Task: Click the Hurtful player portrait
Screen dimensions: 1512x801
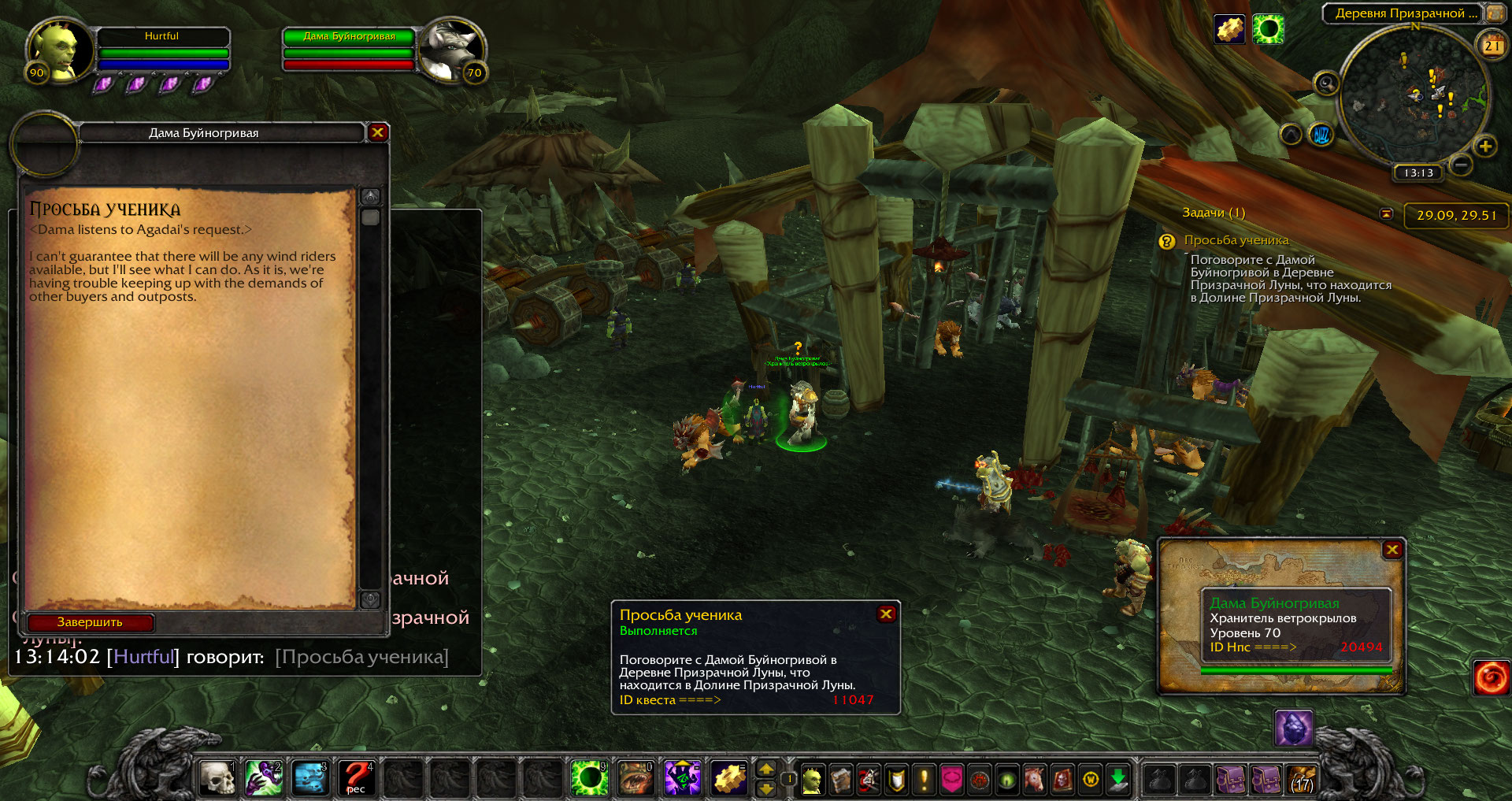Action: pyautogui.click(x=55, y=51)
